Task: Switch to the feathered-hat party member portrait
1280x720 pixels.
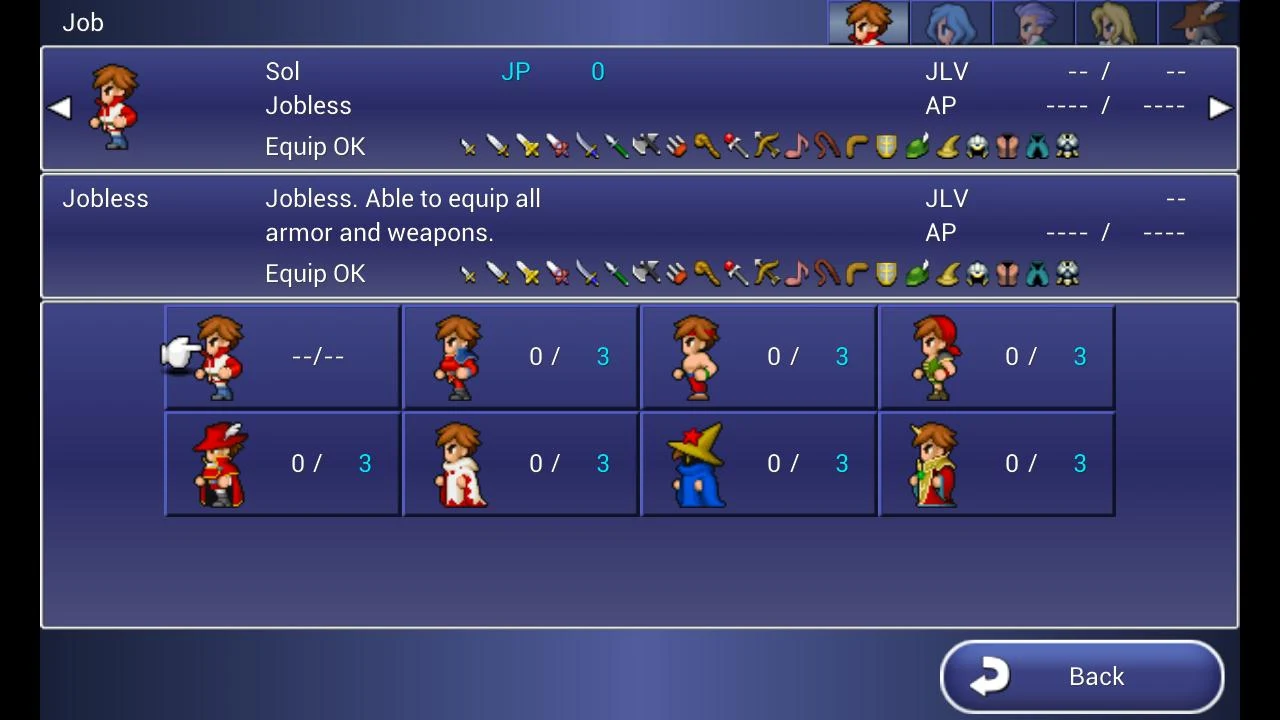Action: coord(1198,23)
